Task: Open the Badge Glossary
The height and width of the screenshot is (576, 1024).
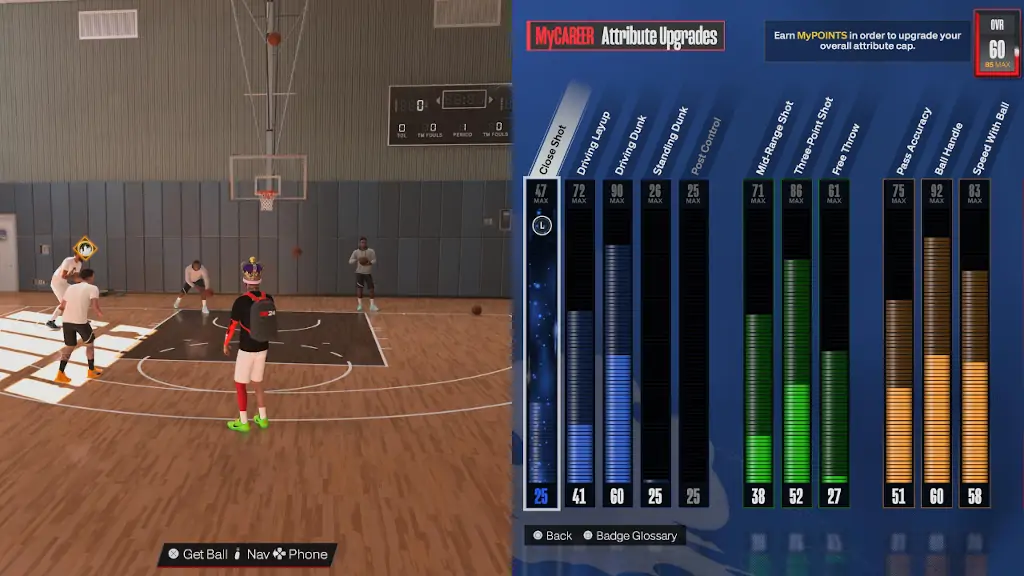Action: click(x=630, y=536)
